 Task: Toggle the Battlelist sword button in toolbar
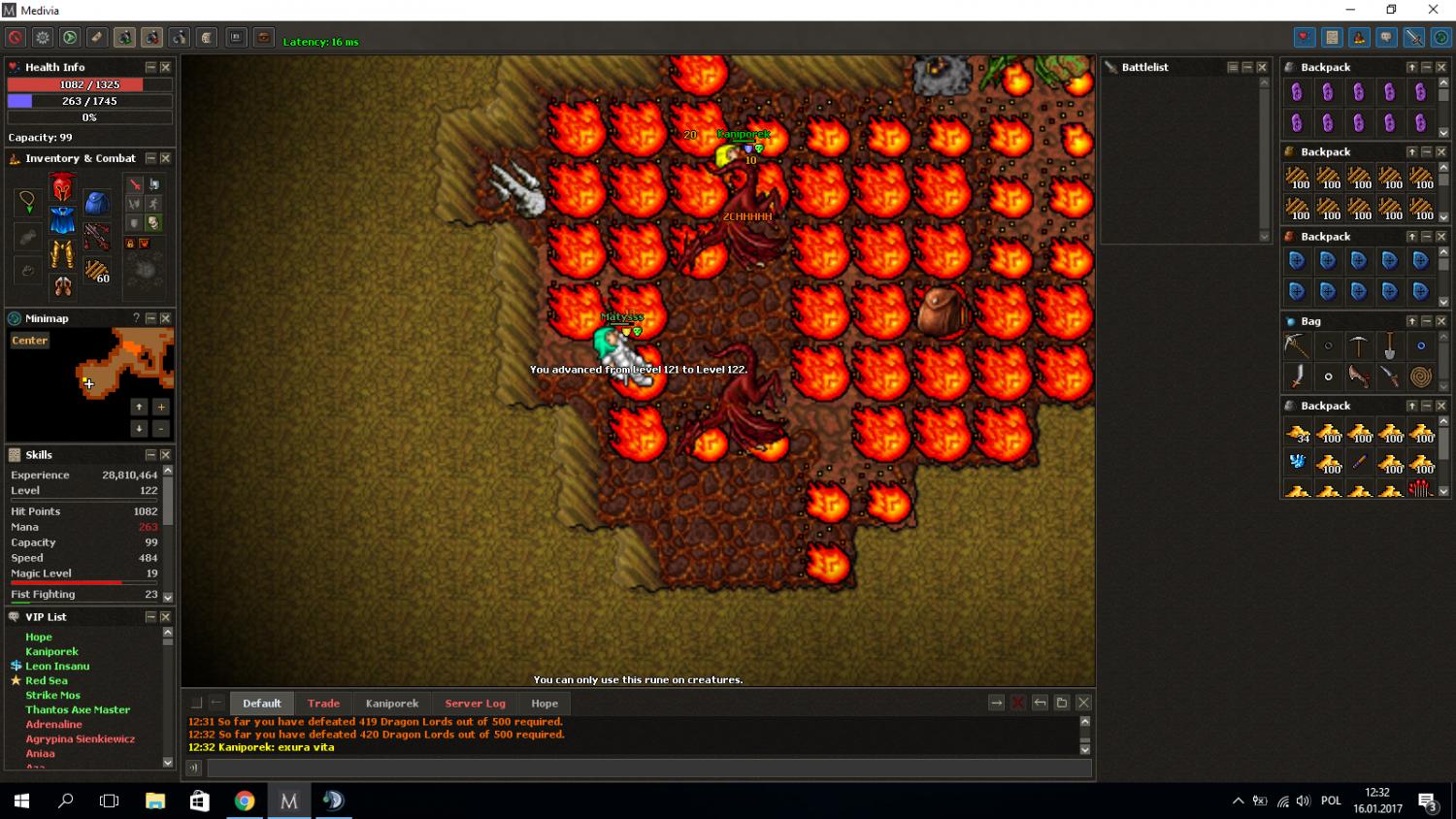click(x=1413, y=38)
